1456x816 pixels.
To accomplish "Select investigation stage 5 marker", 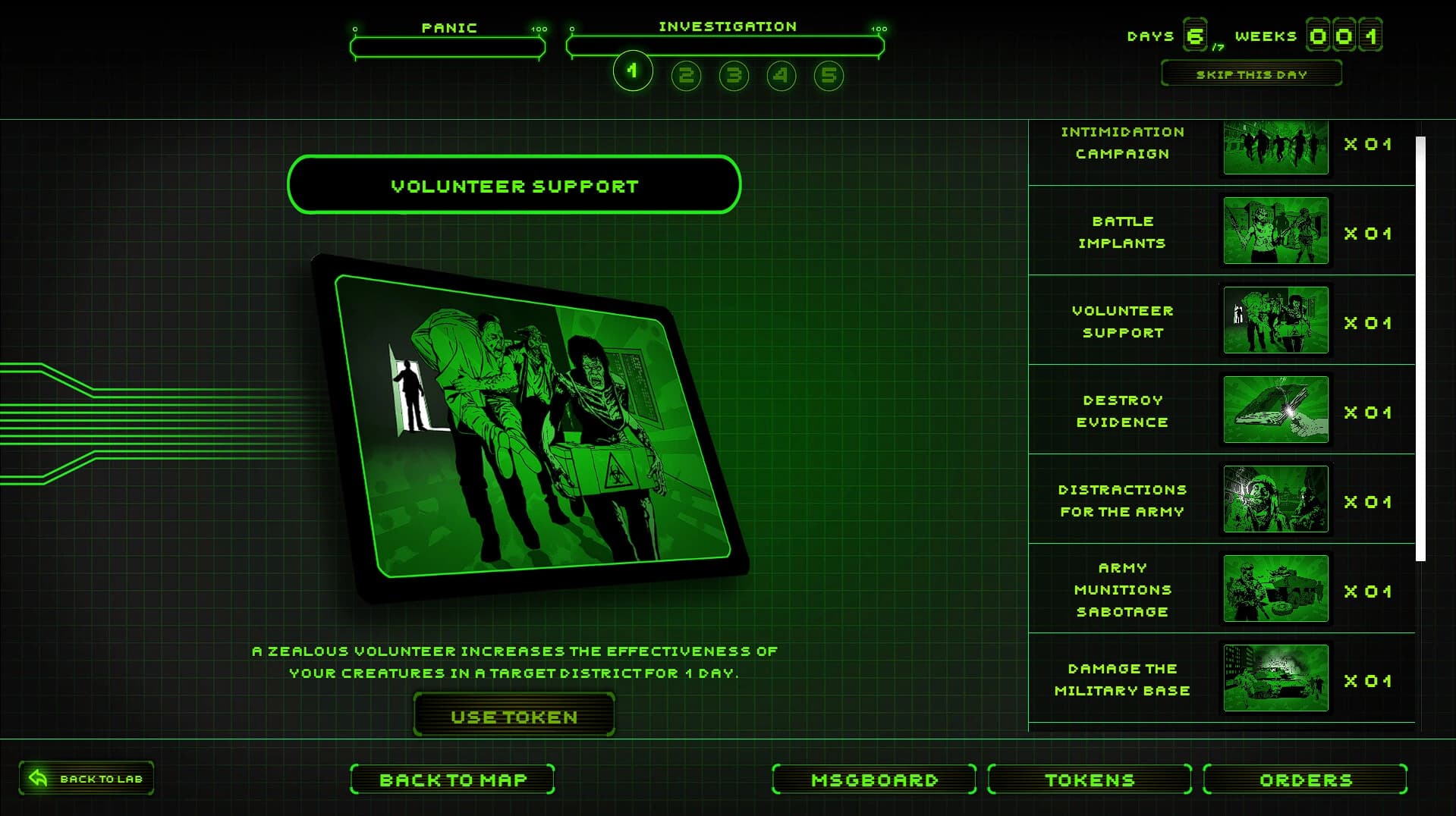I will (x=828, y=76).
